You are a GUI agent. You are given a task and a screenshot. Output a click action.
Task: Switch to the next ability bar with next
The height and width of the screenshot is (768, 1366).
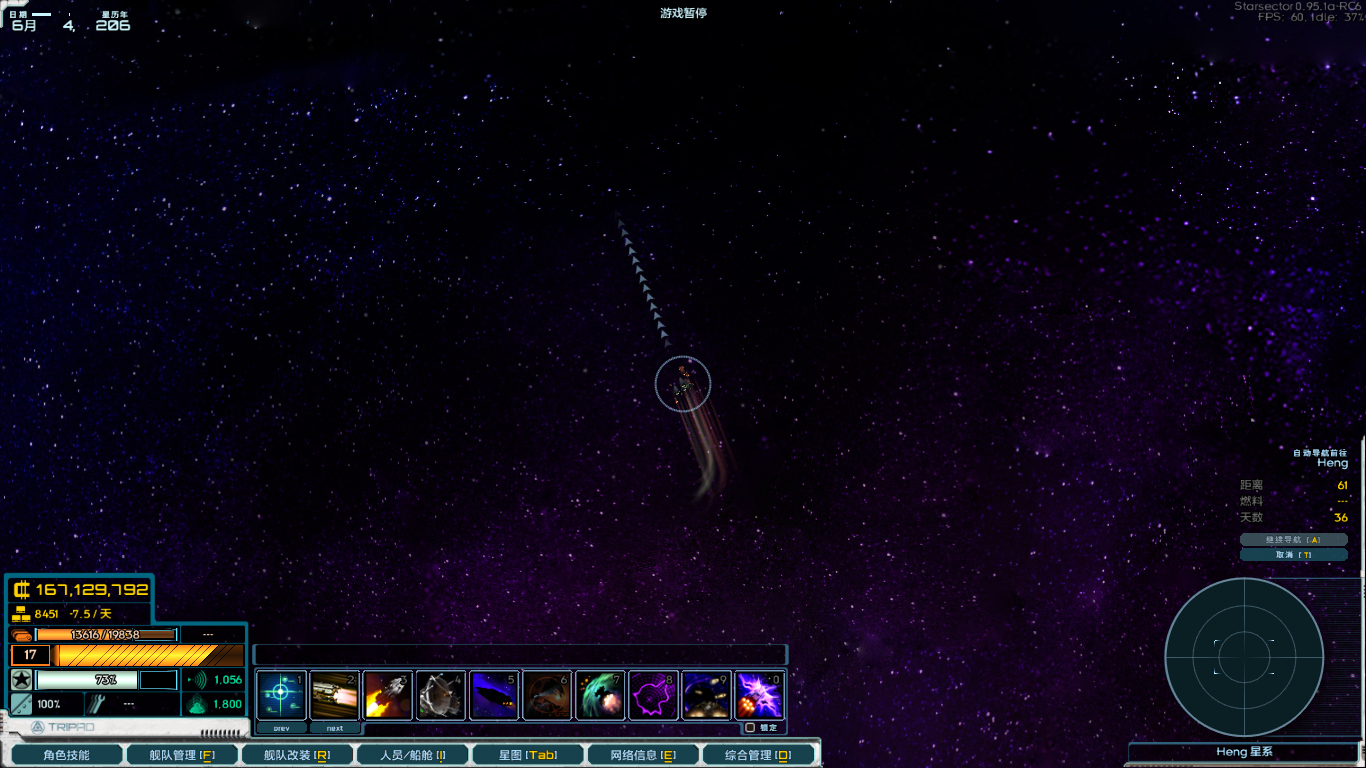pyautogui.click(x=334, y=727)
